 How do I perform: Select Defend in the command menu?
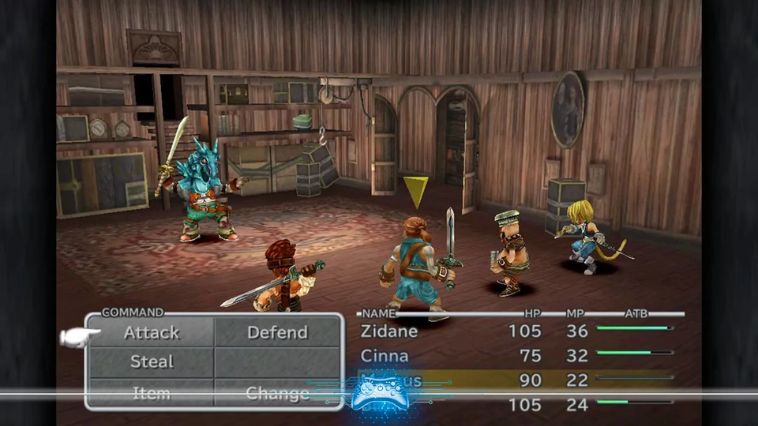click(277, 333)
